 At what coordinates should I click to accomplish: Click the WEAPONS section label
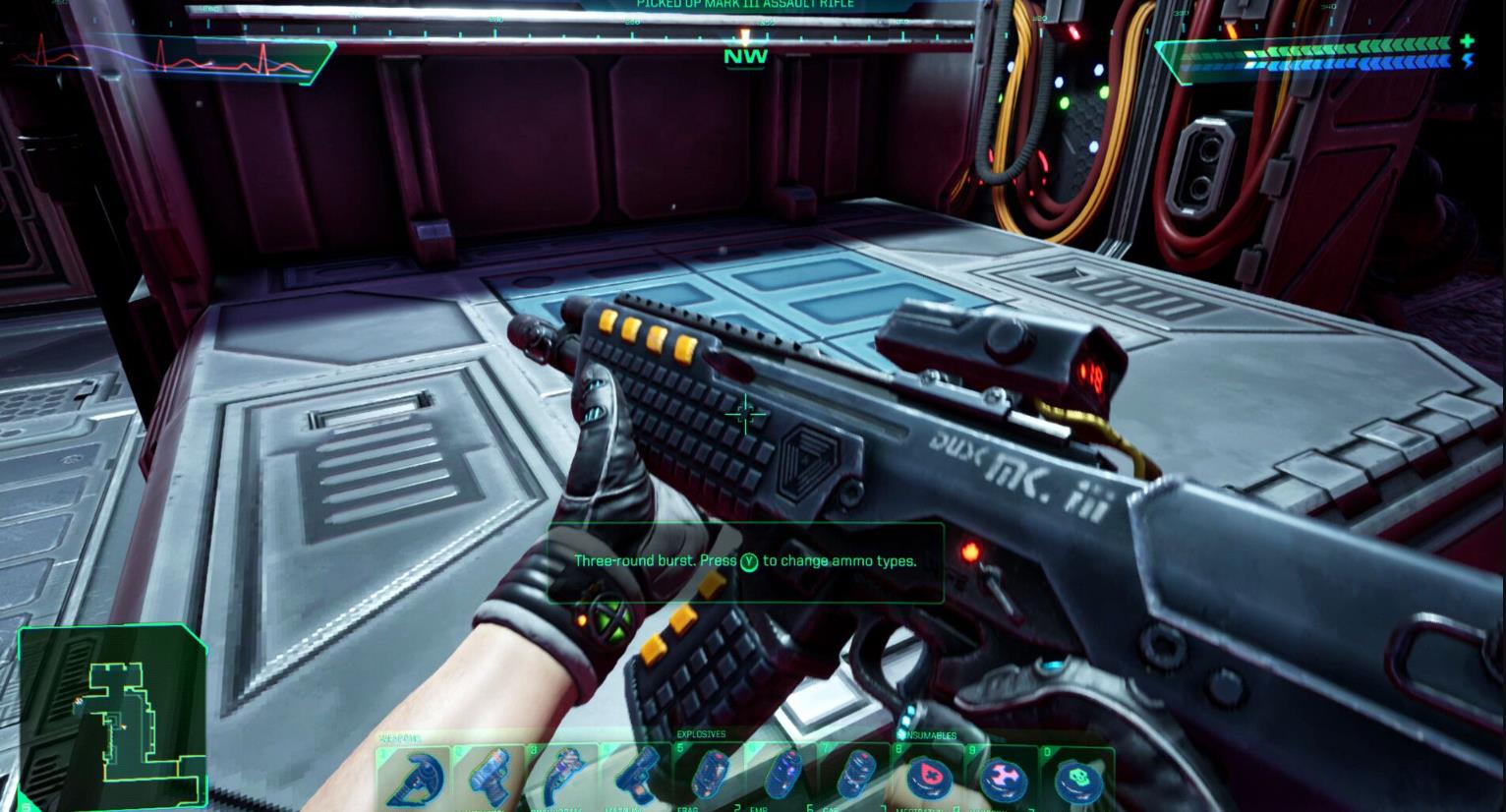pyautogui.click(x=399, y=735)
